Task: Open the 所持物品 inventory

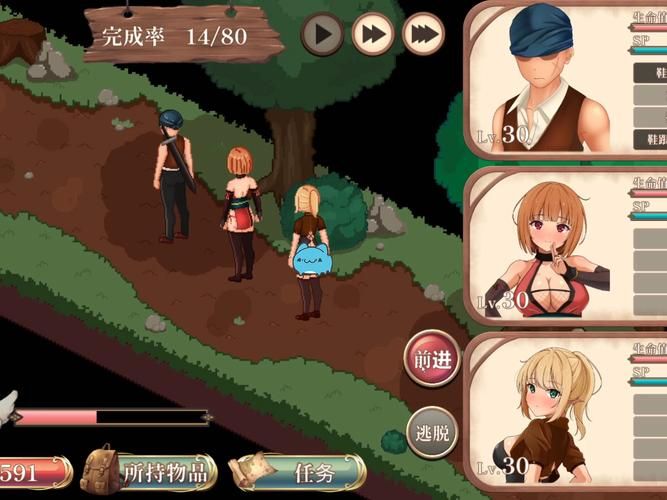Action: click(x=150, y=470)
